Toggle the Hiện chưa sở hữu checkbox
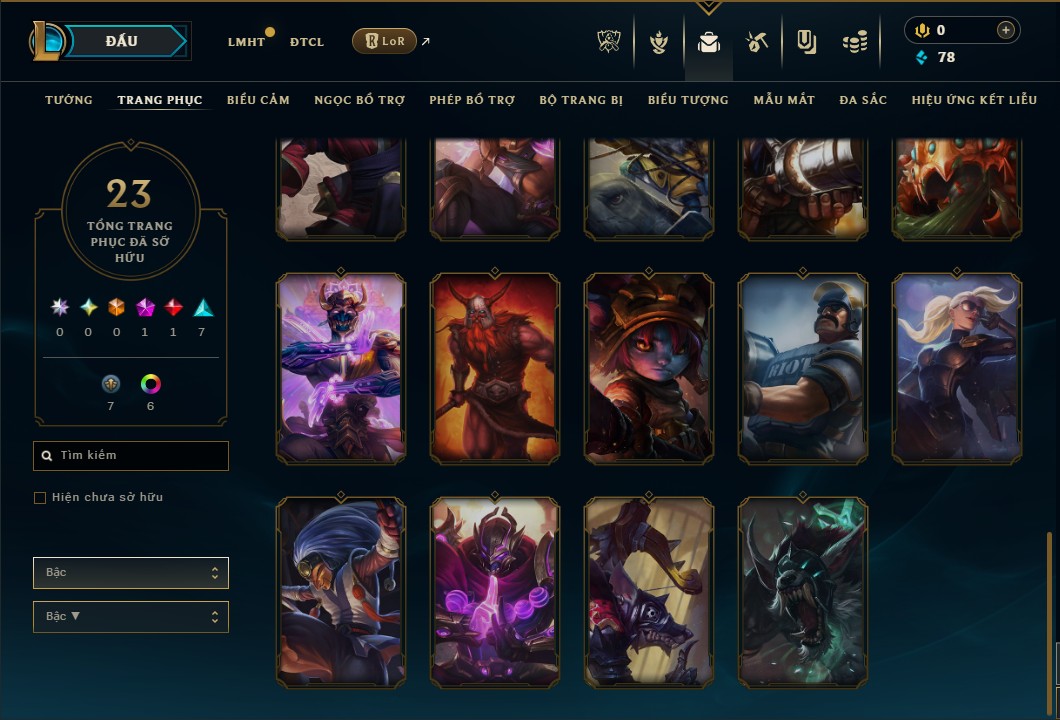 pyautogui.click(x=40, y=498)
